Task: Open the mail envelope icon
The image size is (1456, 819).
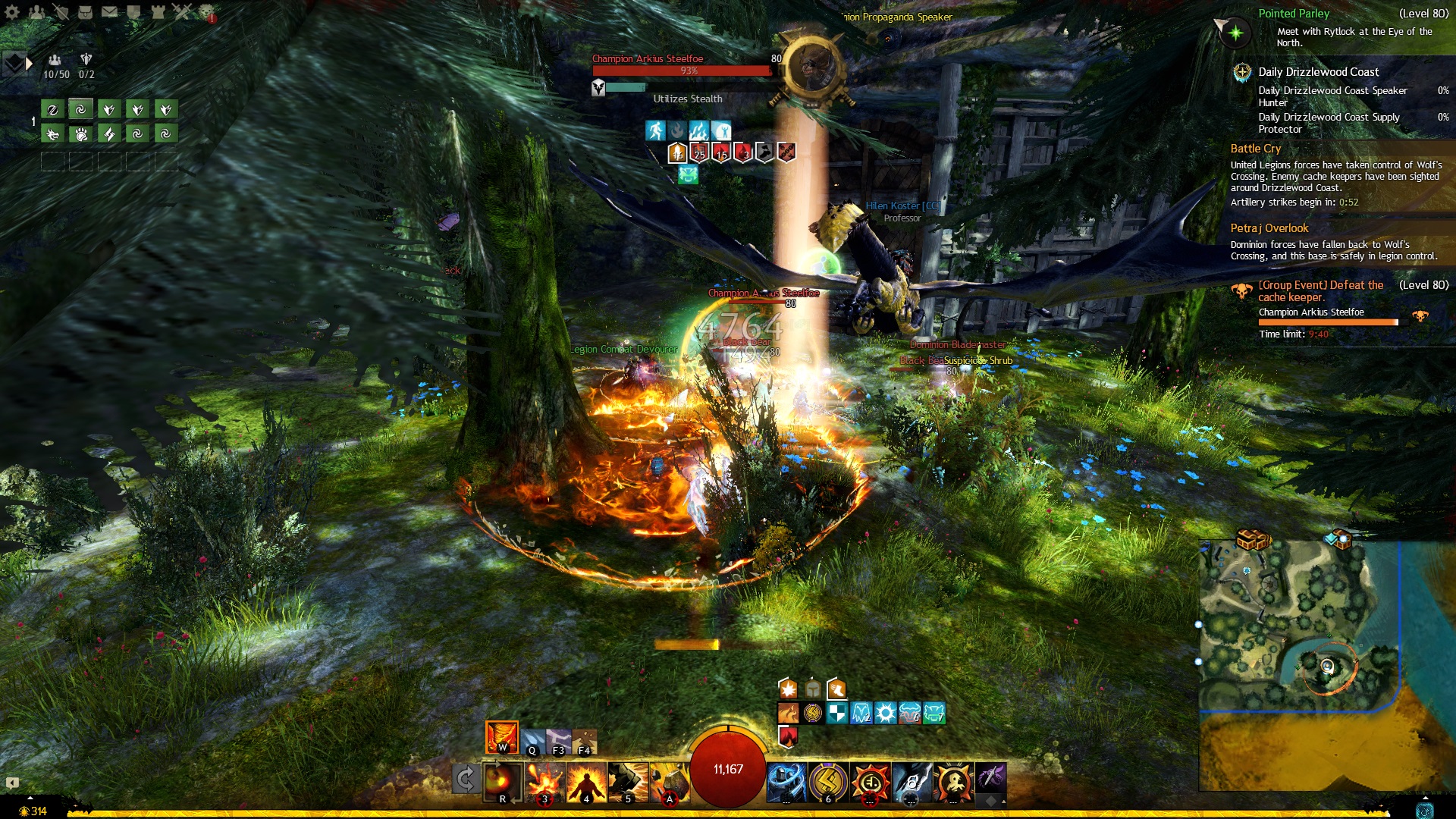Action: [x=109, y=11]
